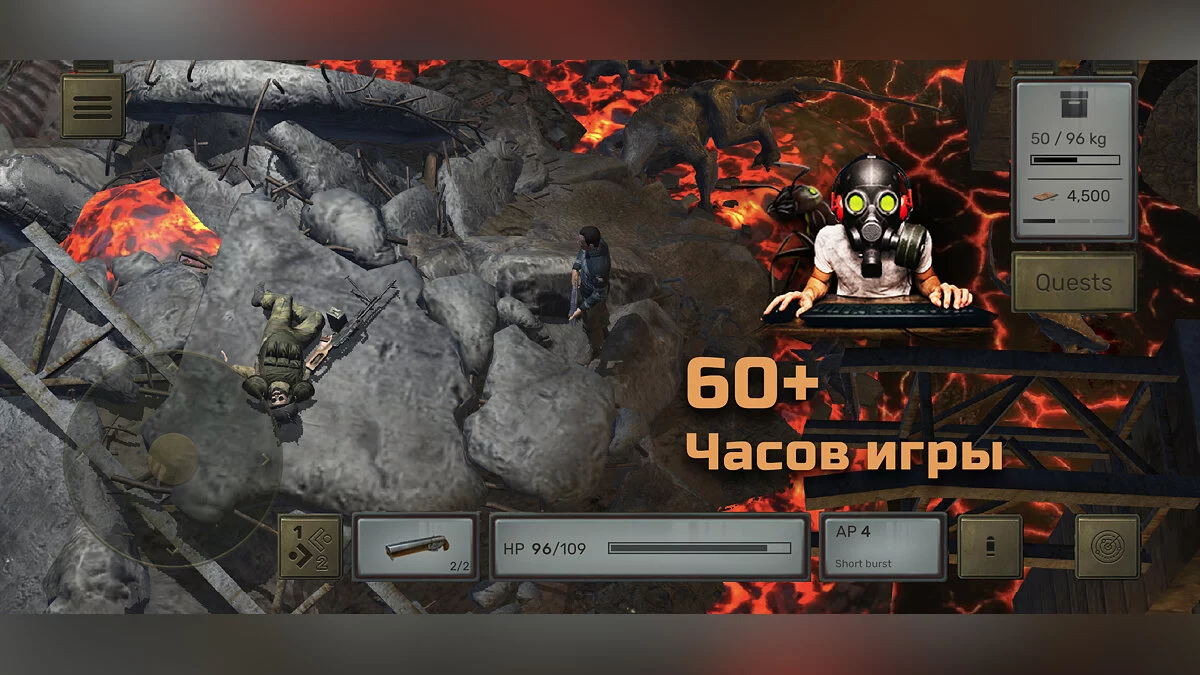Switch weapon slot with the 1/2 button
Viewport: 1200px width, 675px height.
pyautogui.click(x=309, y=547)
